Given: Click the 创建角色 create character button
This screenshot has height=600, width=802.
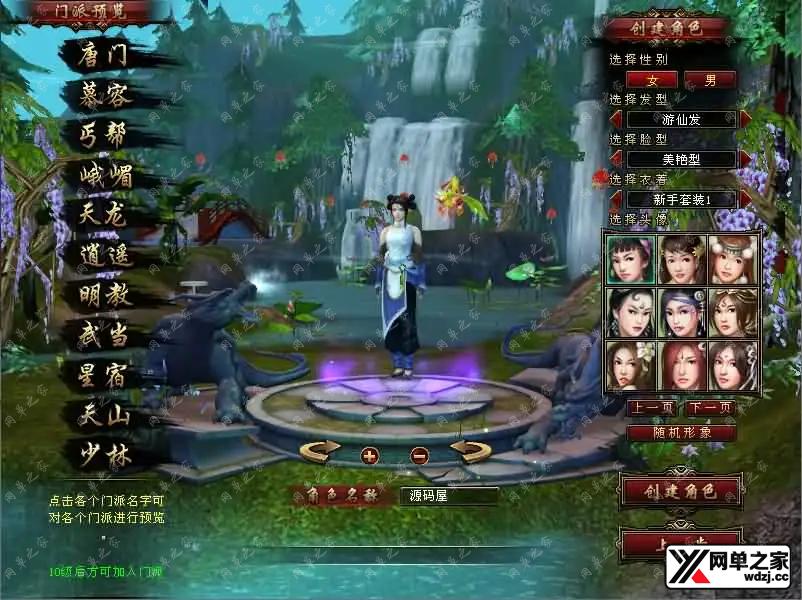Looking at the screenshot, I should pos(681,491).
